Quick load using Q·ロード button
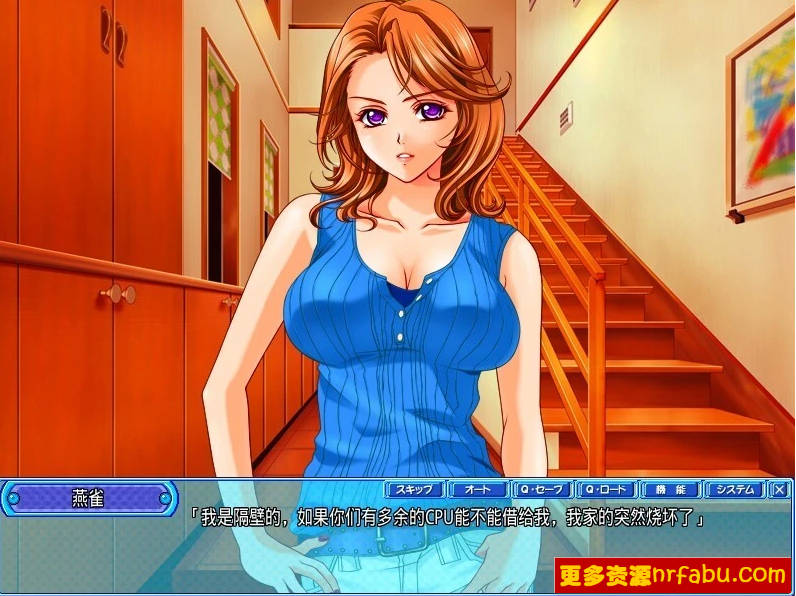 (607, 490)
